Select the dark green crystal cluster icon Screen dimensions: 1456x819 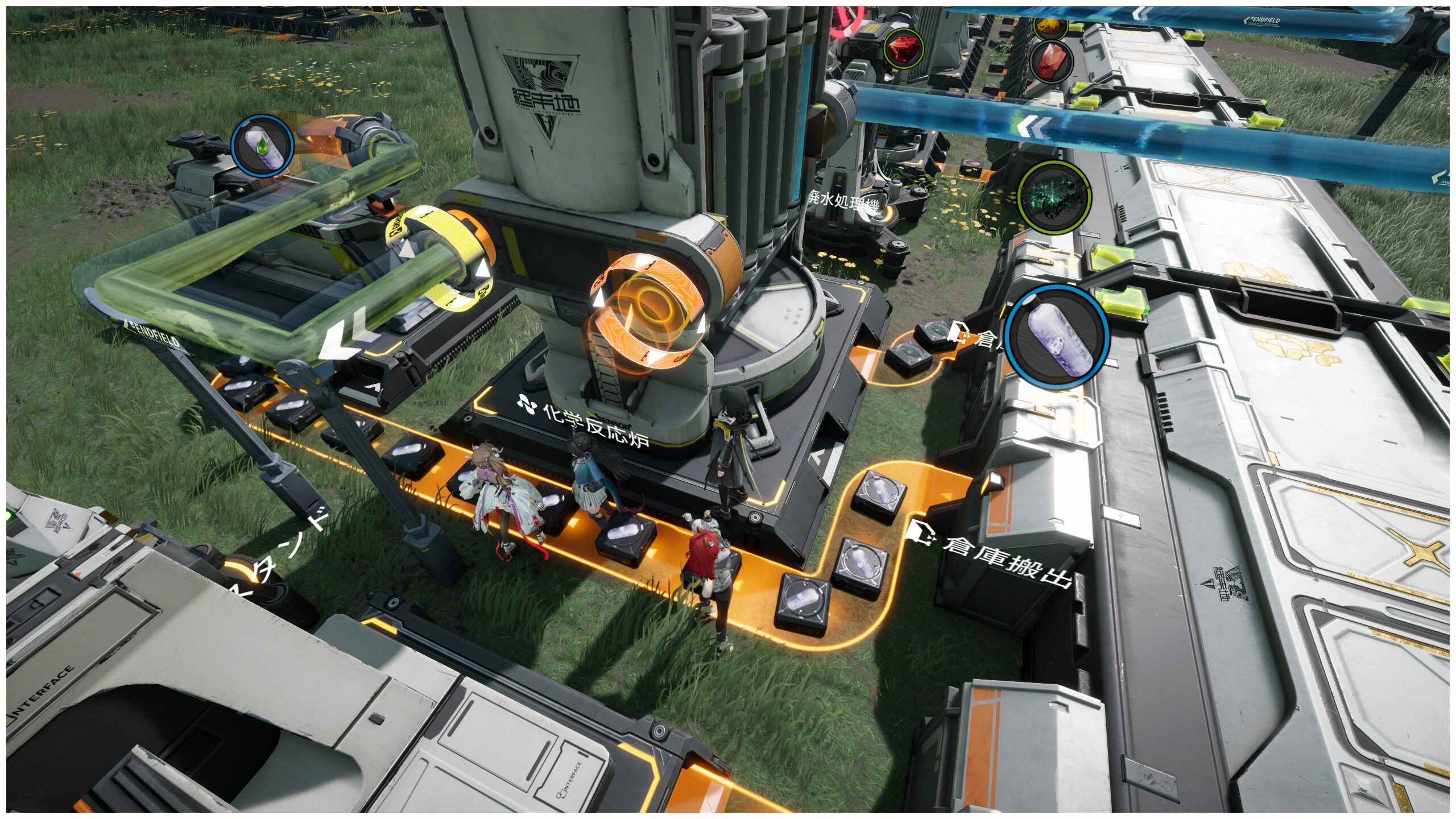tap(1054, 196)
